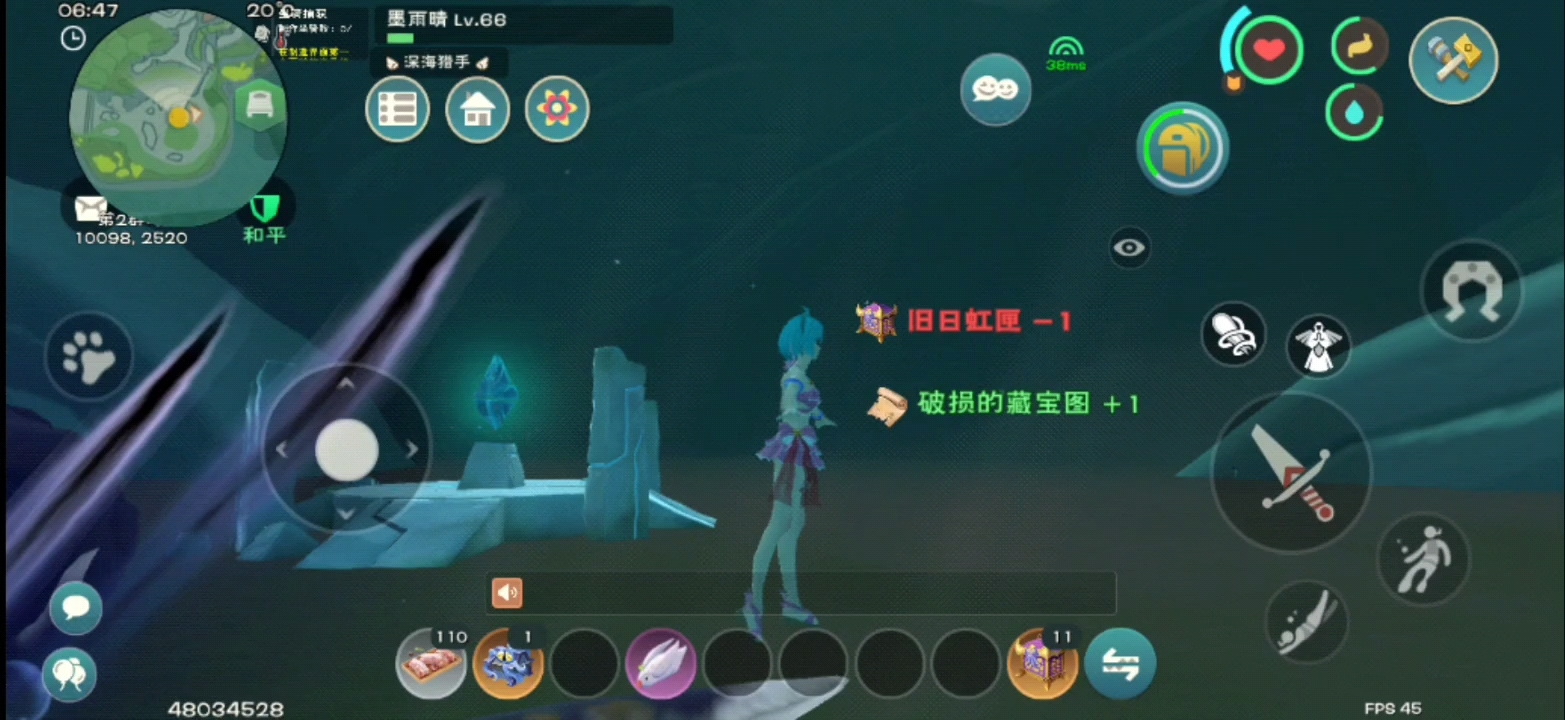The image size is (1565, 720).
Task: Open the crafting hammer icon
Action: tap(1452, 60)
